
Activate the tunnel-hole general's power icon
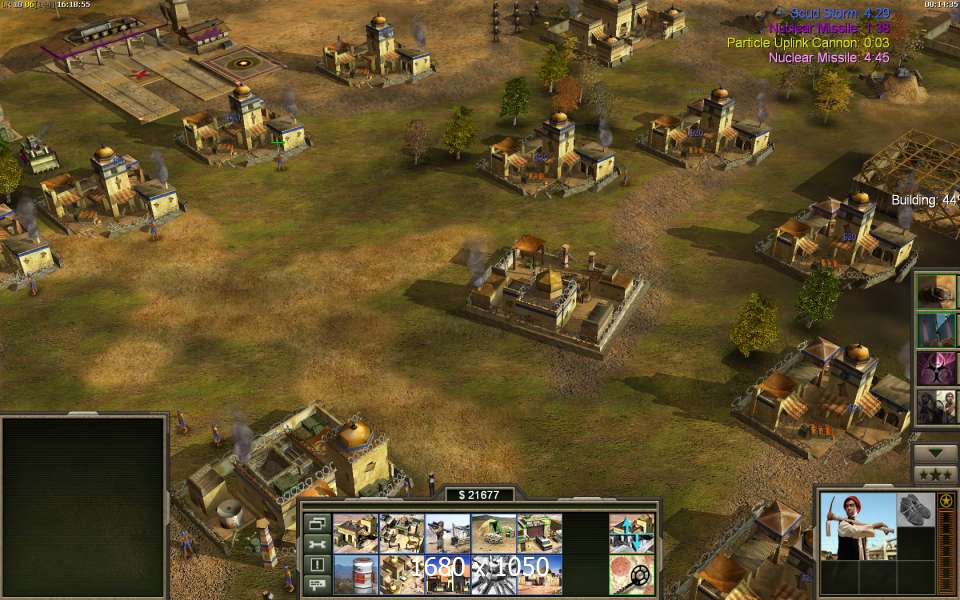click(937, 291)
